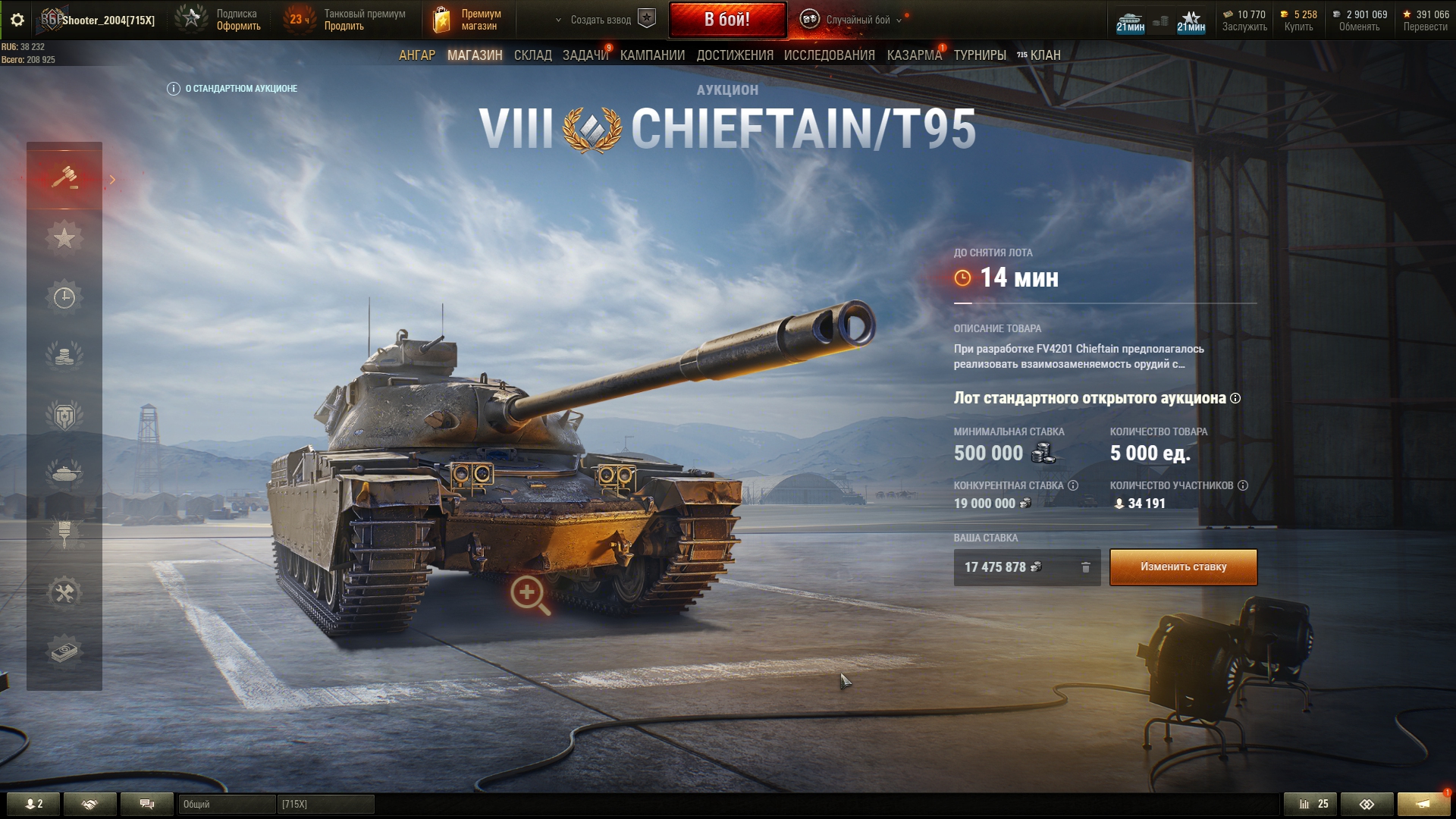Viewport: 1456px width, 819px height.
Task: Open the СКЛАД tab
Action: [x=533, y=55]
